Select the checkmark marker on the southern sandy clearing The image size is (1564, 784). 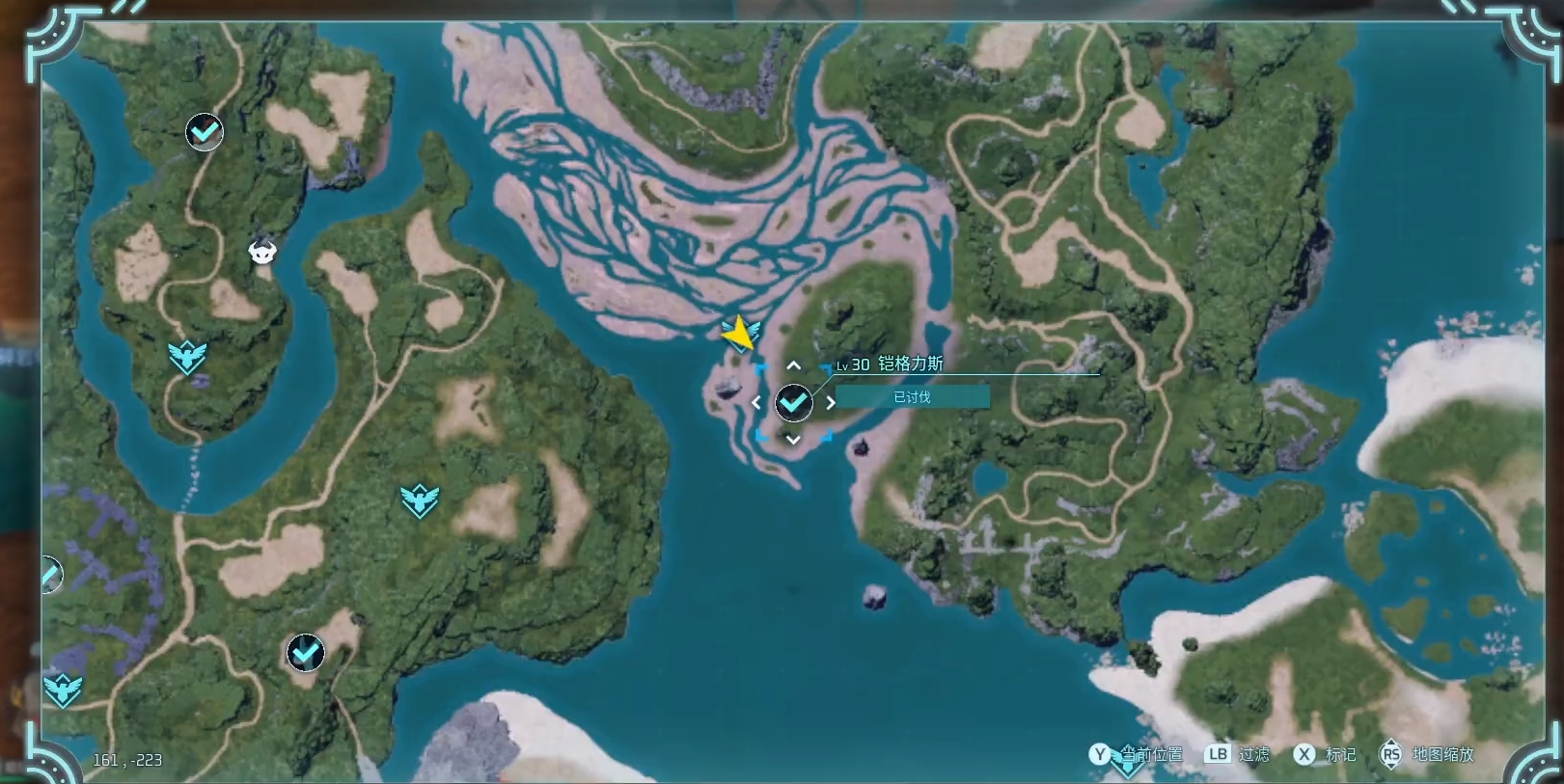pos(306,654)
